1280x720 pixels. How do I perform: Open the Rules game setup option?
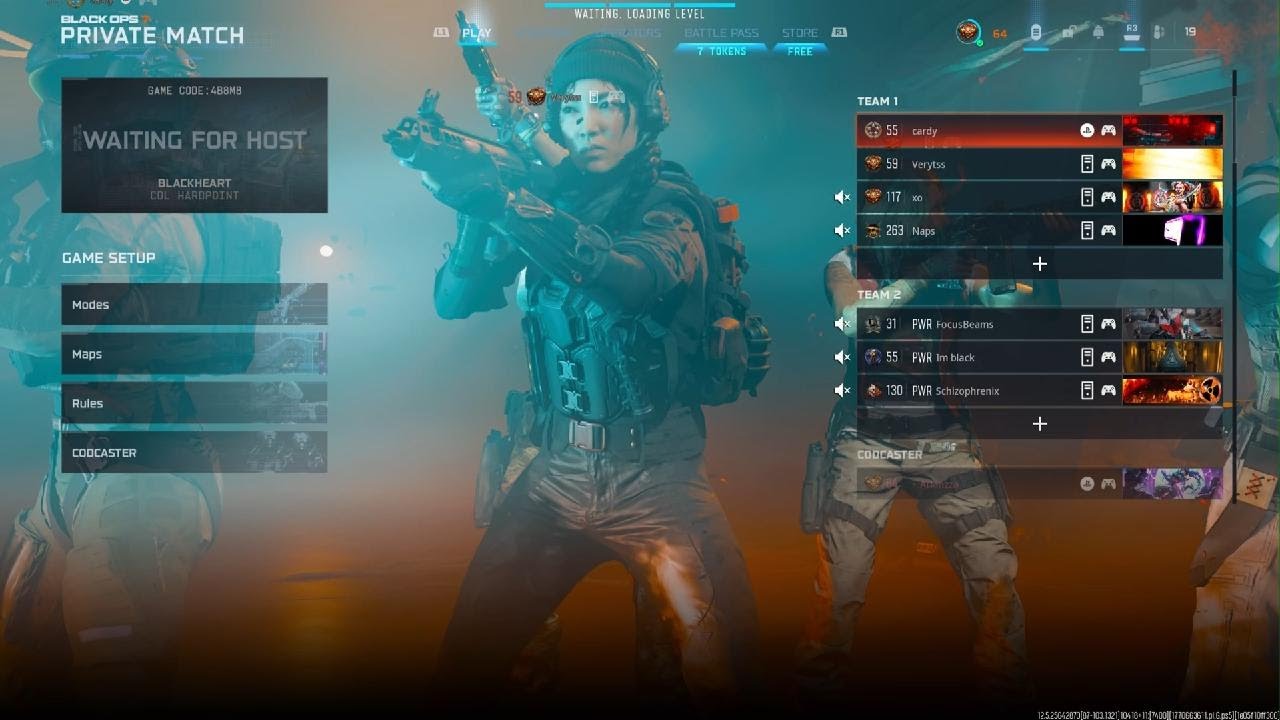point(194,403)
